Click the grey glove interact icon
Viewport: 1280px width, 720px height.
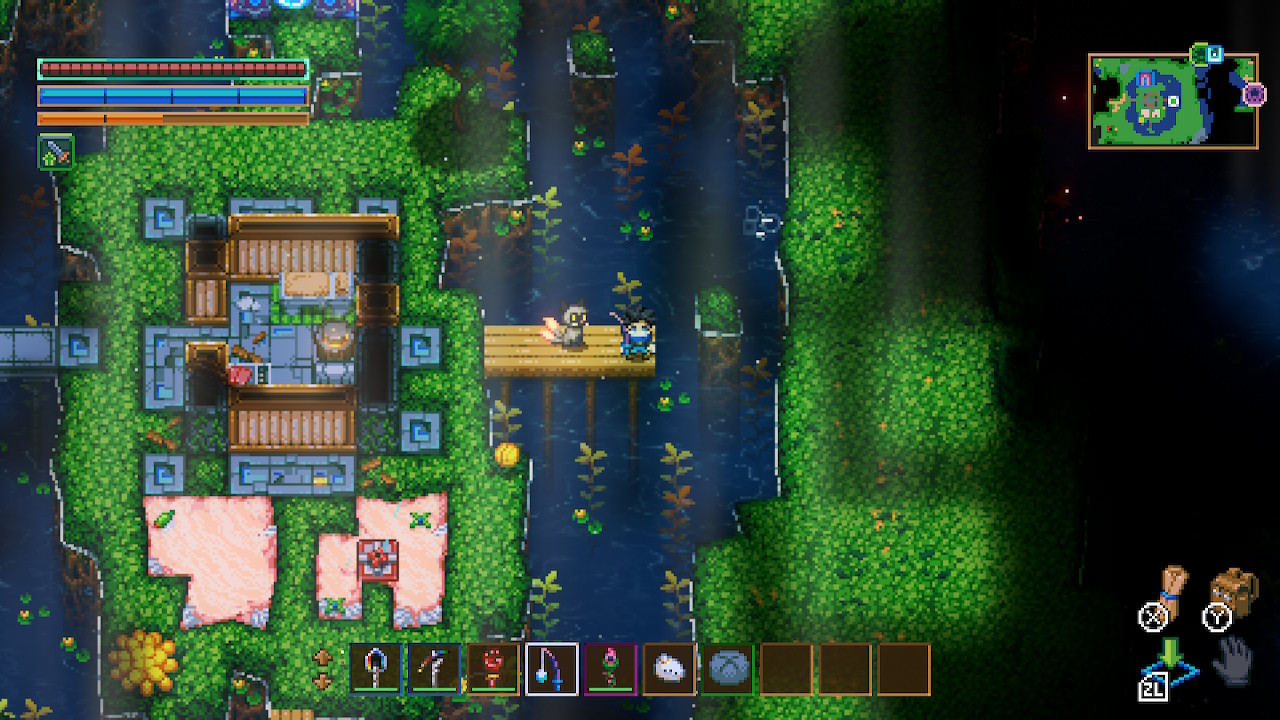pyautogui.click(x=1234, y=661)
